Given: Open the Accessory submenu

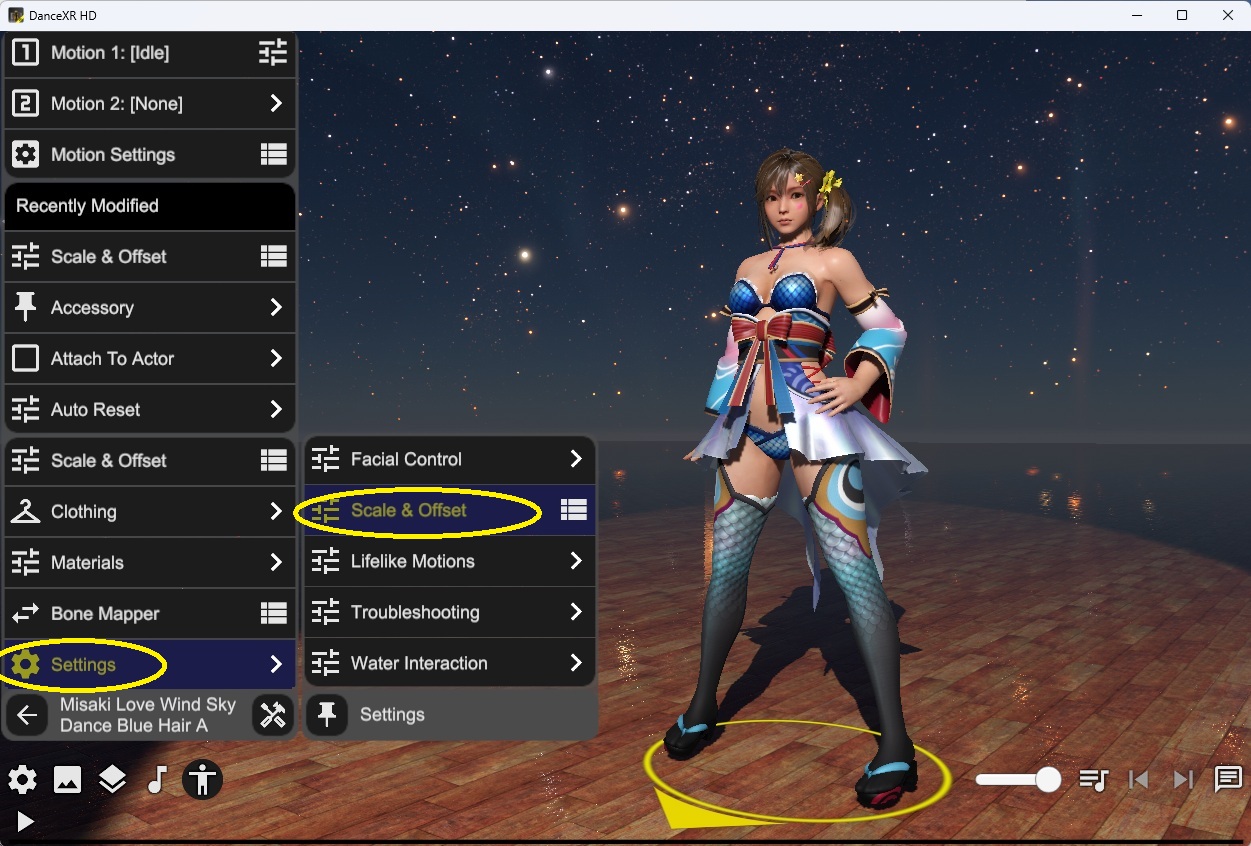Looking at the screenshot, I should click(150, 308).
